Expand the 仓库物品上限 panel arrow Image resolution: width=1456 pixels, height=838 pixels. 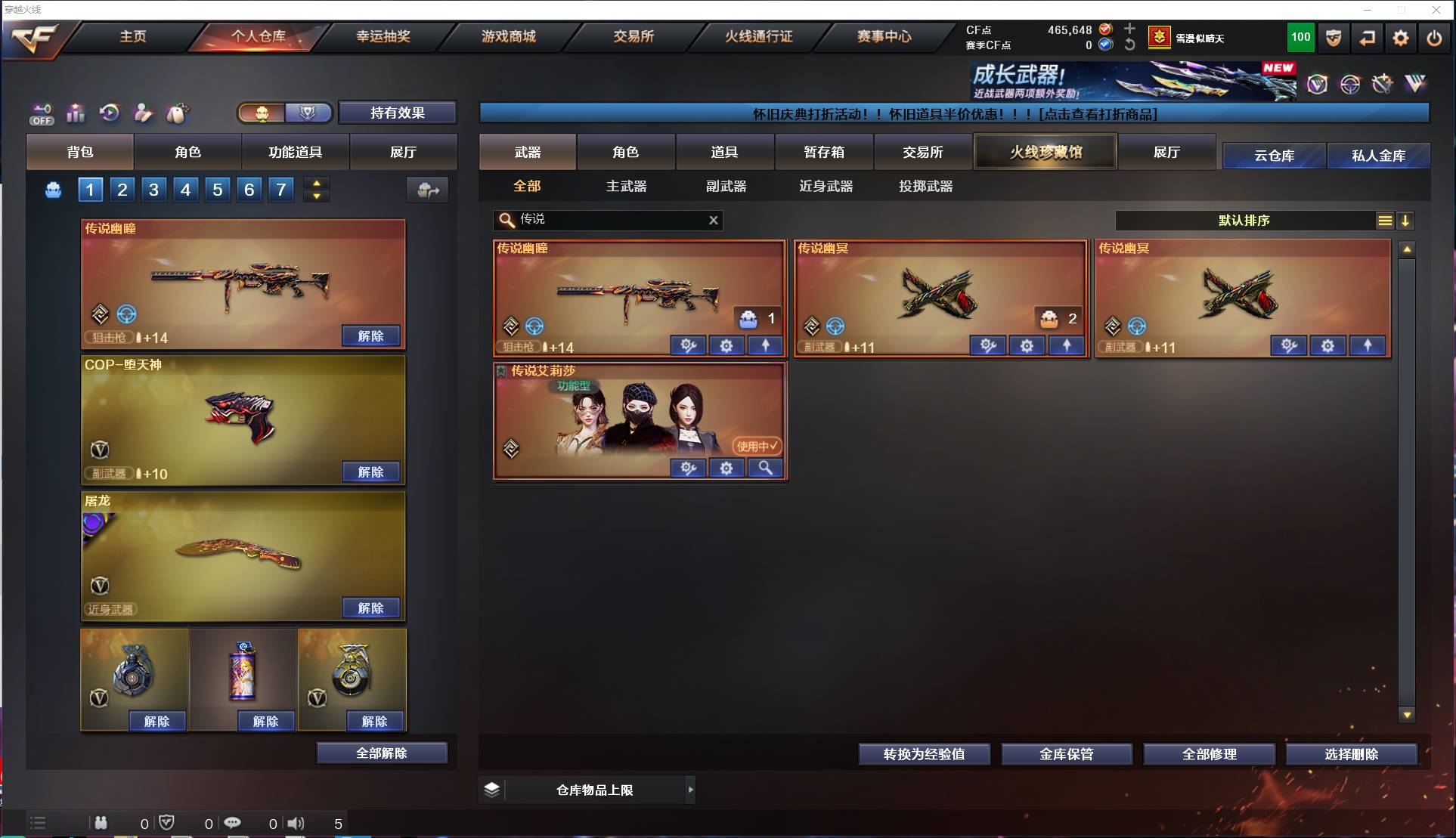click(x=690, y=790)
